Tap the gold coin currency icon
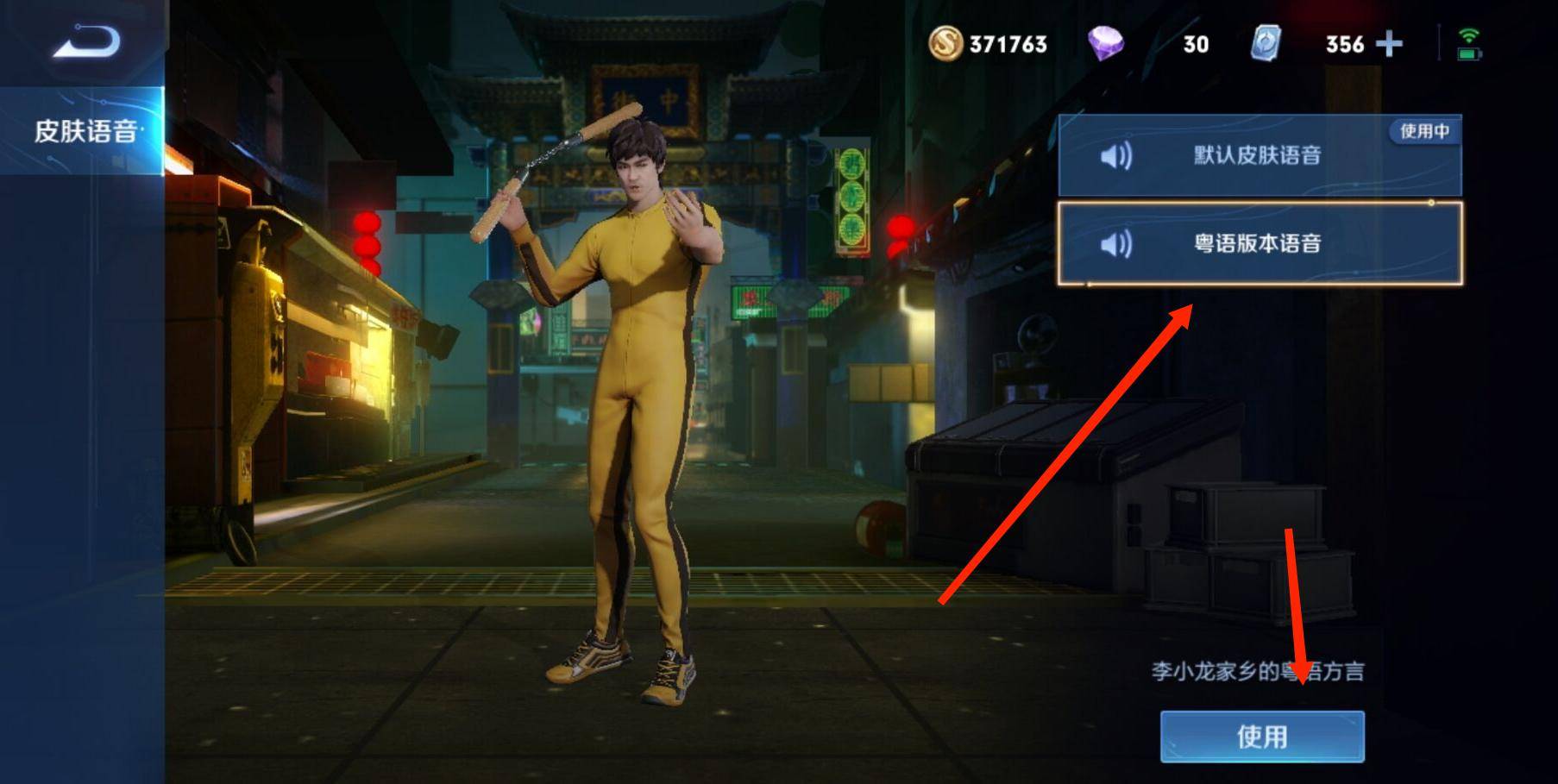 945,43
